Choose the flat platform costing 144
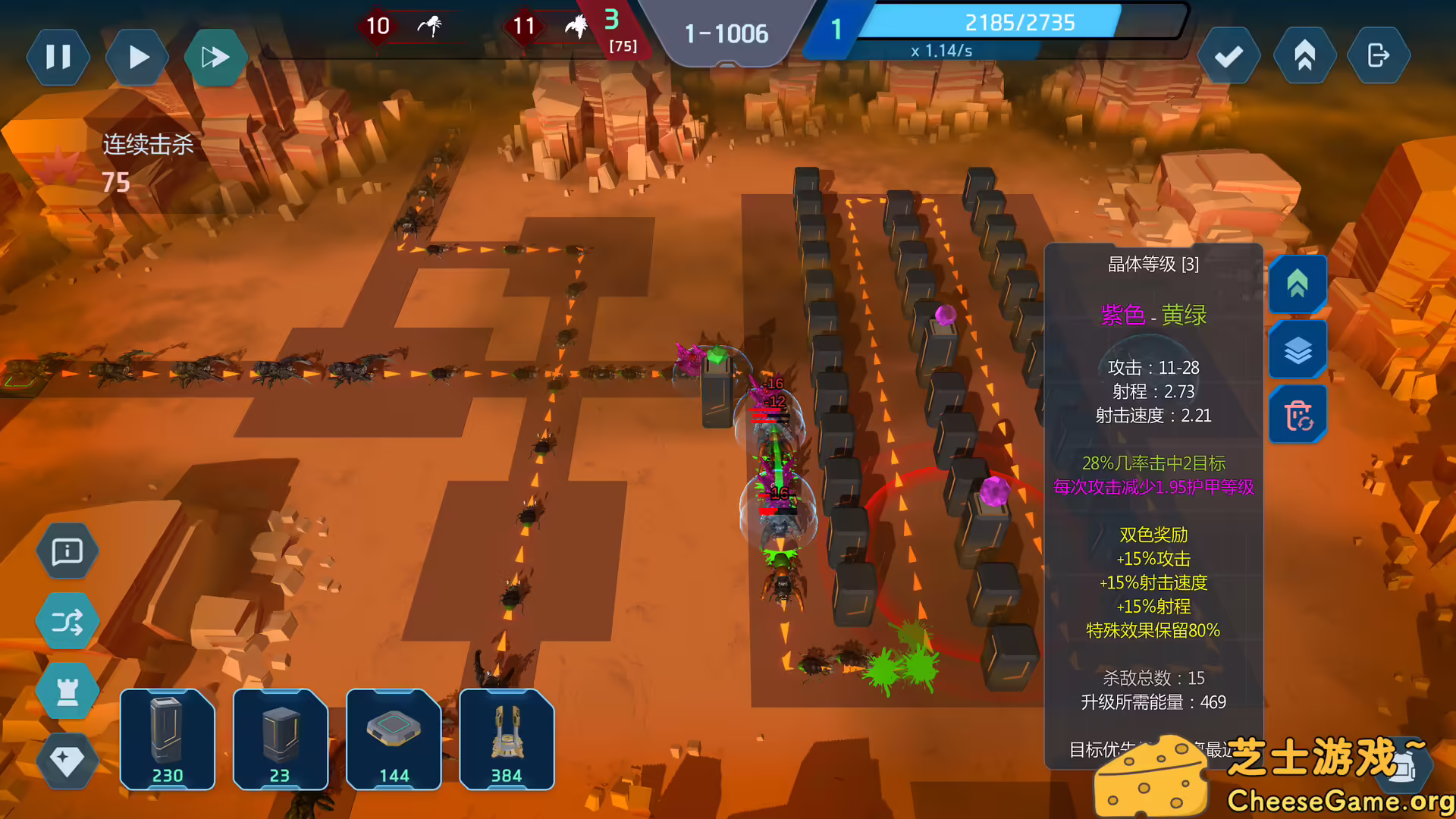 click(394, 739)
